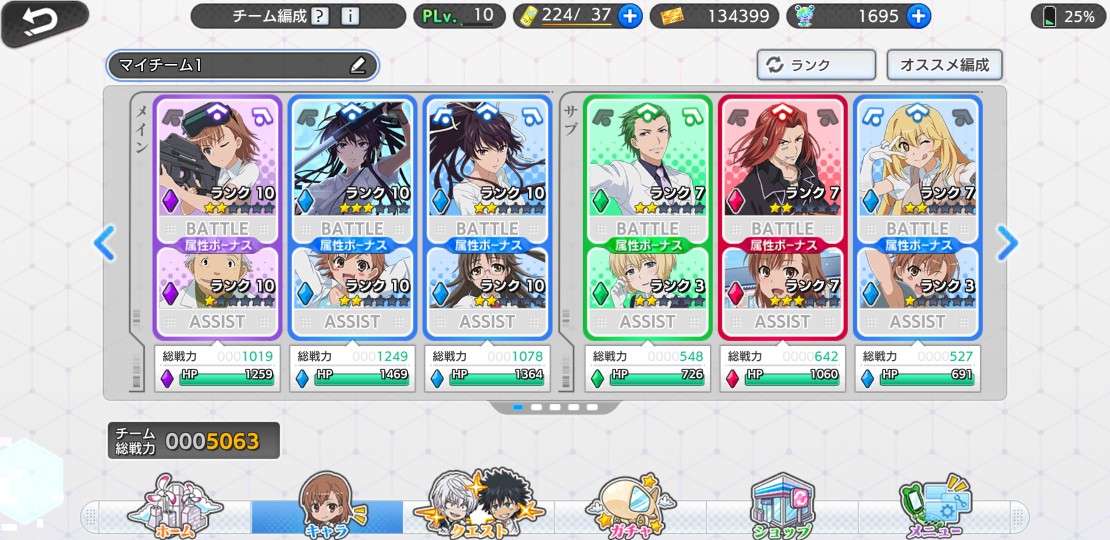Screen dimensions: 1110x540
Task: Add stamina with the plus button
Action: coord(630,16)
